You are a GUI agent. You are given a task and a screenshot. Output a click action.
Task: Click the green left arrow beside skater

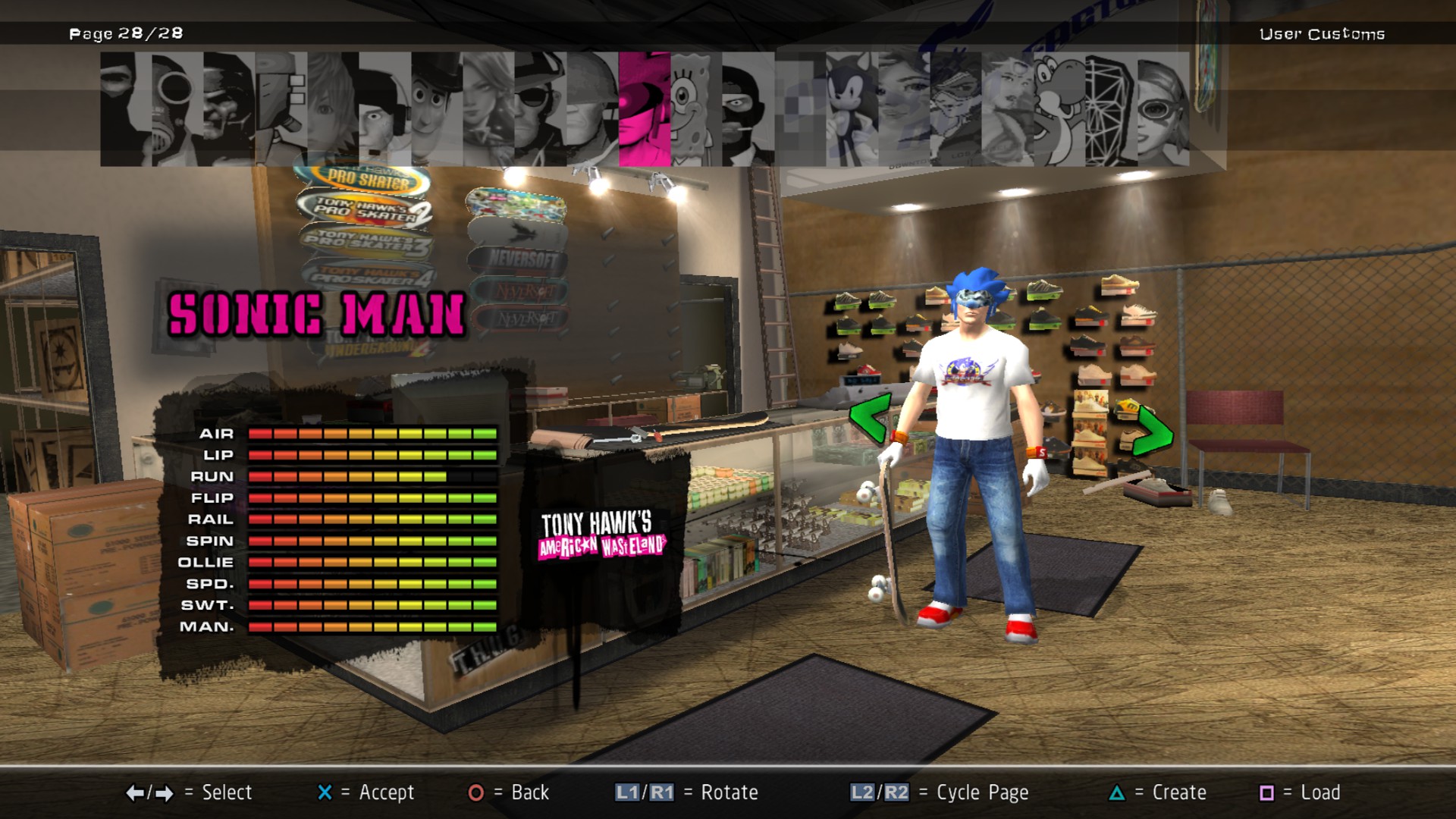pyautogui.click(x=869, y=417)
